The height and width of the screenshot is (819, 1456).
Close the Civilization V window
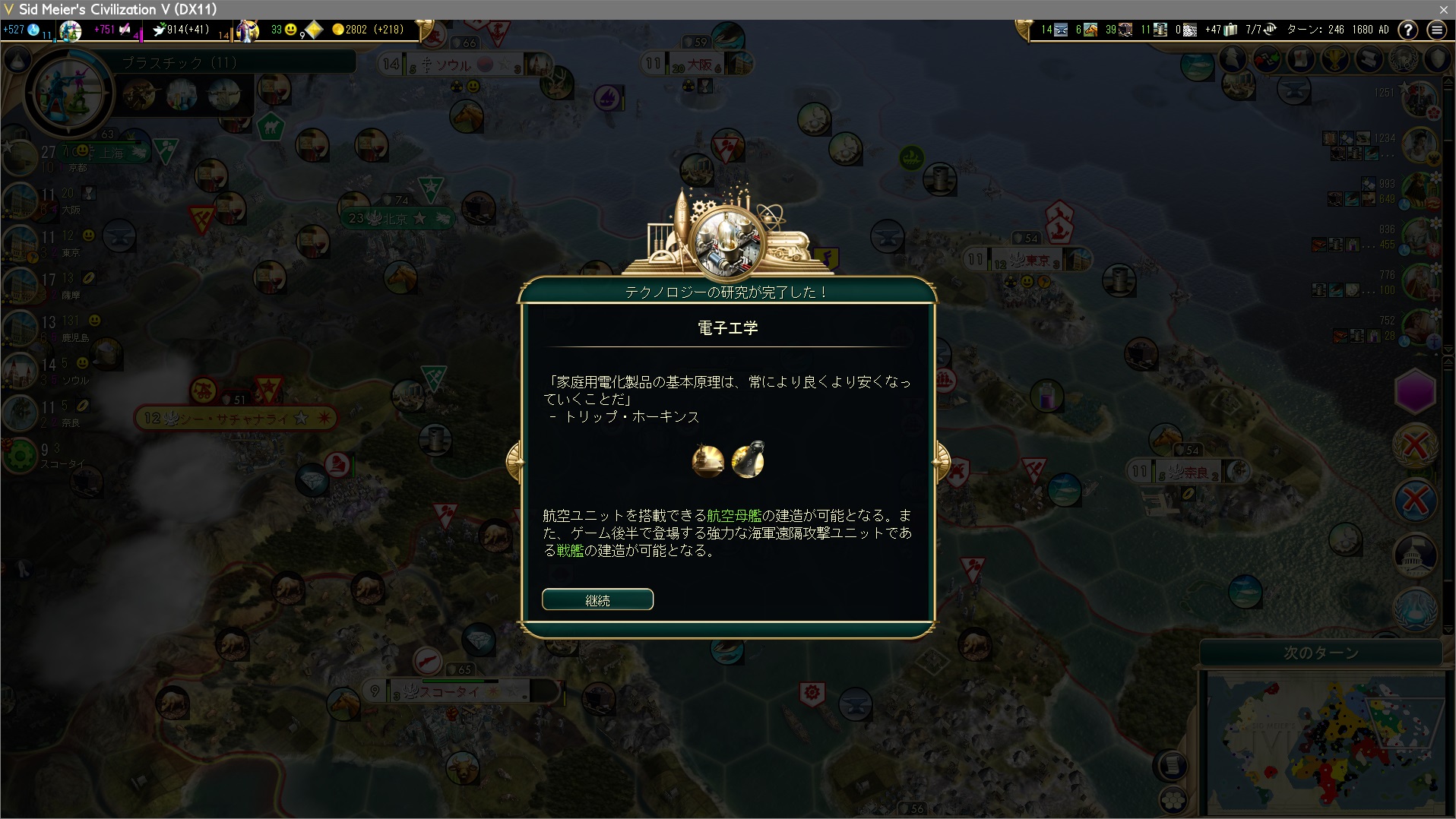(1443, 9)
